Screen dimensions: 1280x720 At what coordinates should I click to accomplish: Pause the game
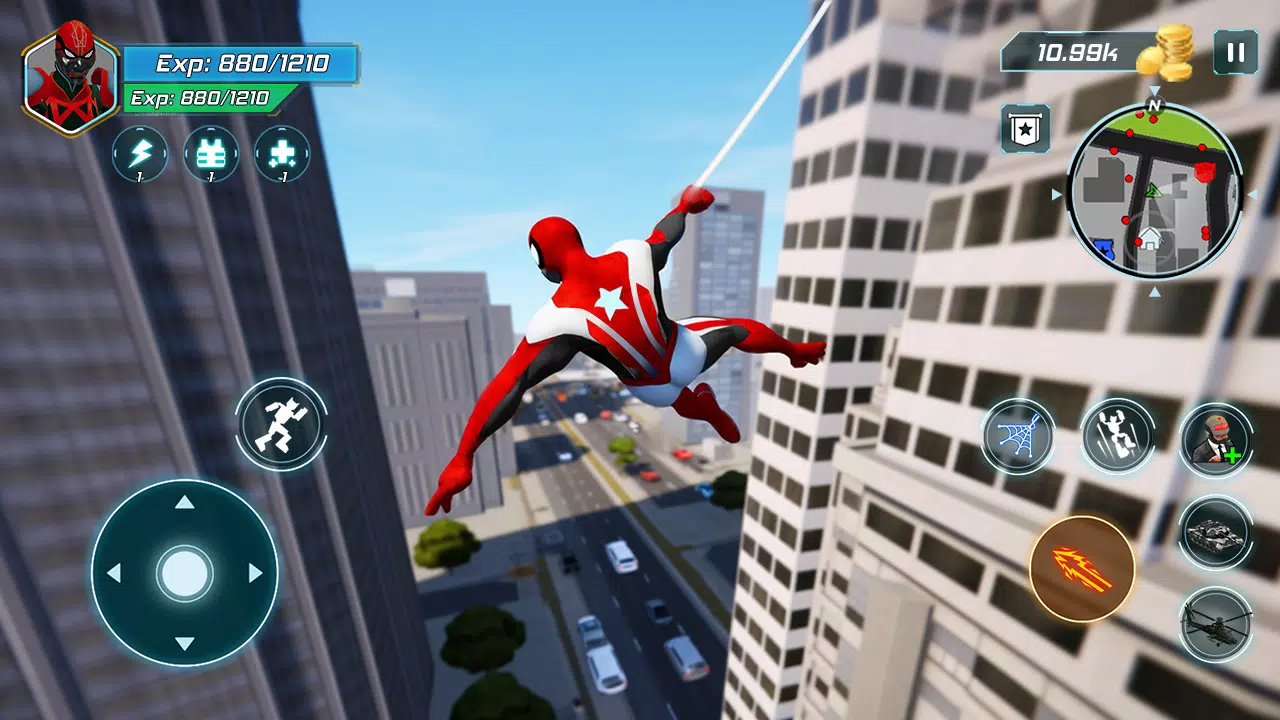[1235, 52]
